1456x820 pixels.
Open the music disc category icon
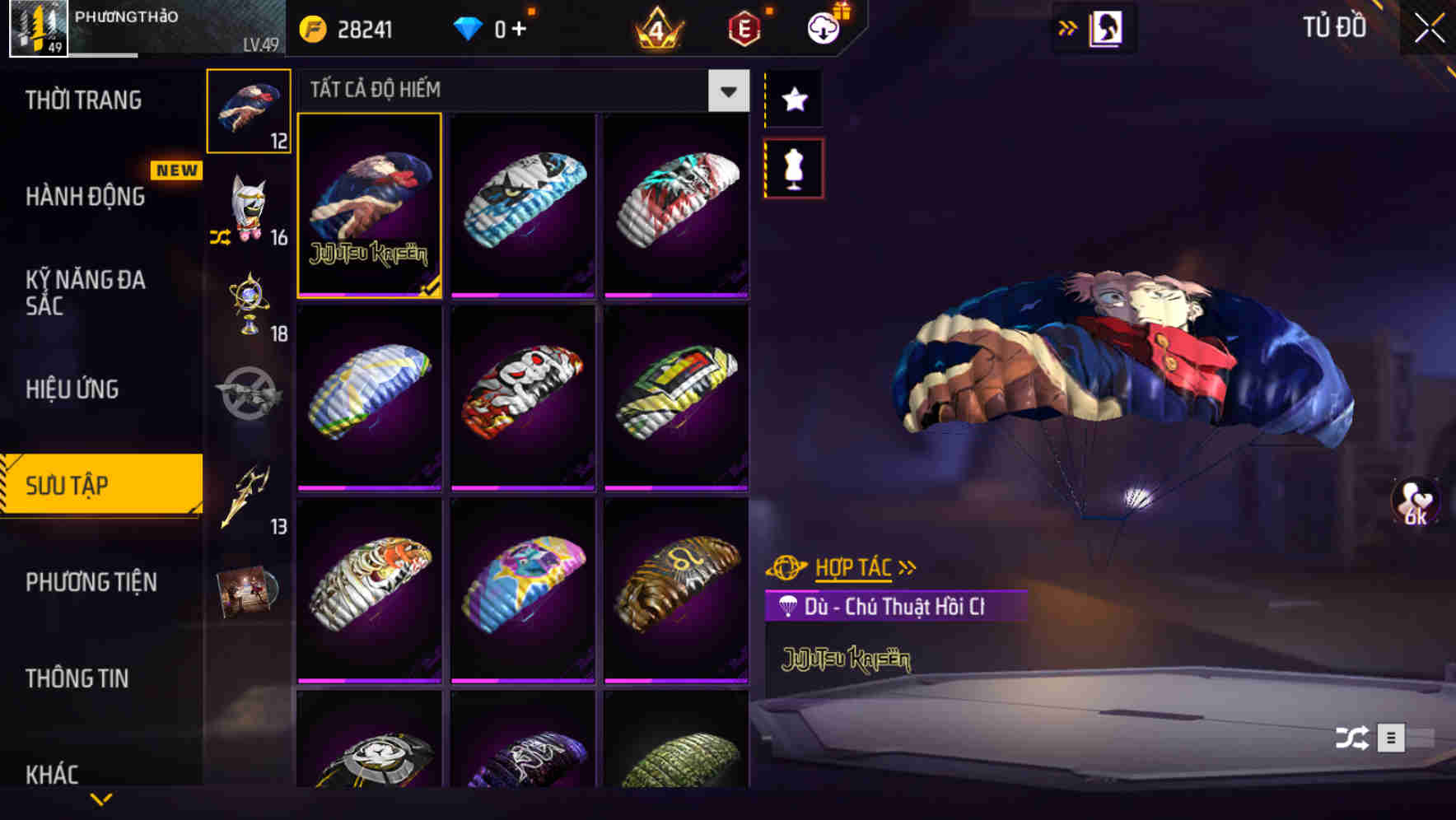pos(246,591)
